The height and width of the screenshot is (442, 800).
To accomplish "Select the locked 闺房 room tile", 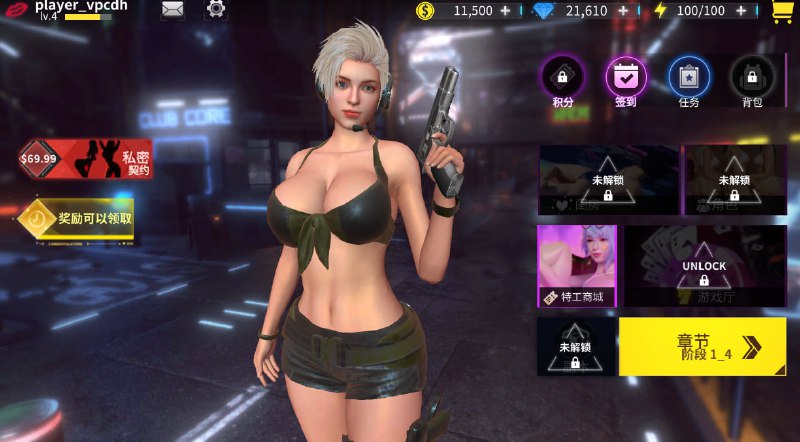I will [608, 181].
